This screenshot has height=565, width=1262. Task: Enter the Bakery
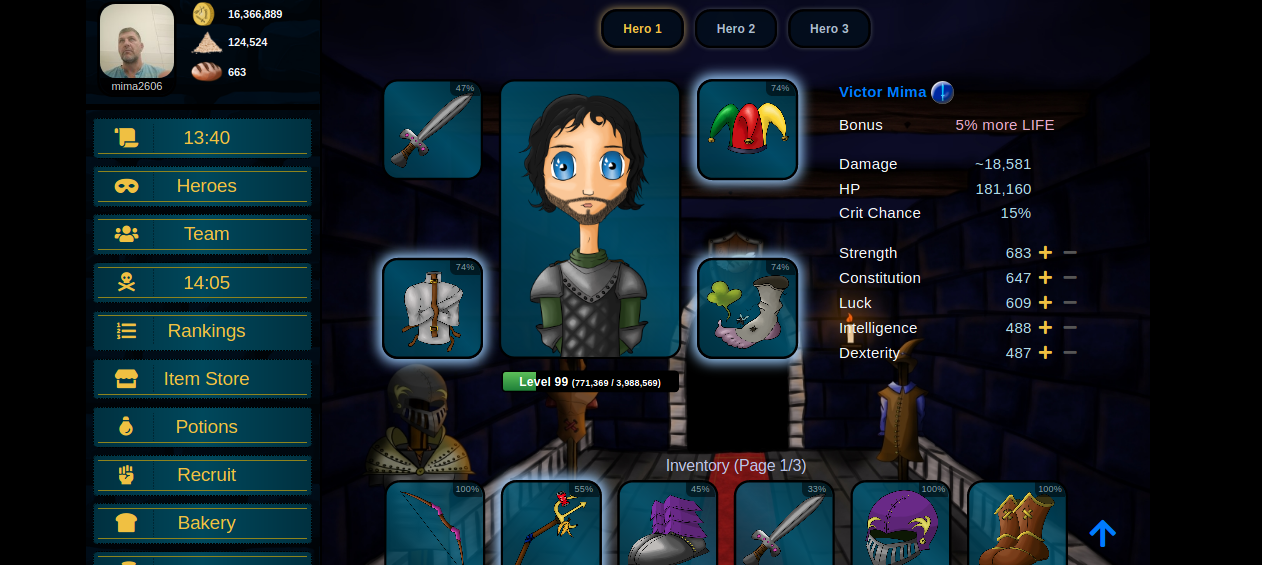202,523
